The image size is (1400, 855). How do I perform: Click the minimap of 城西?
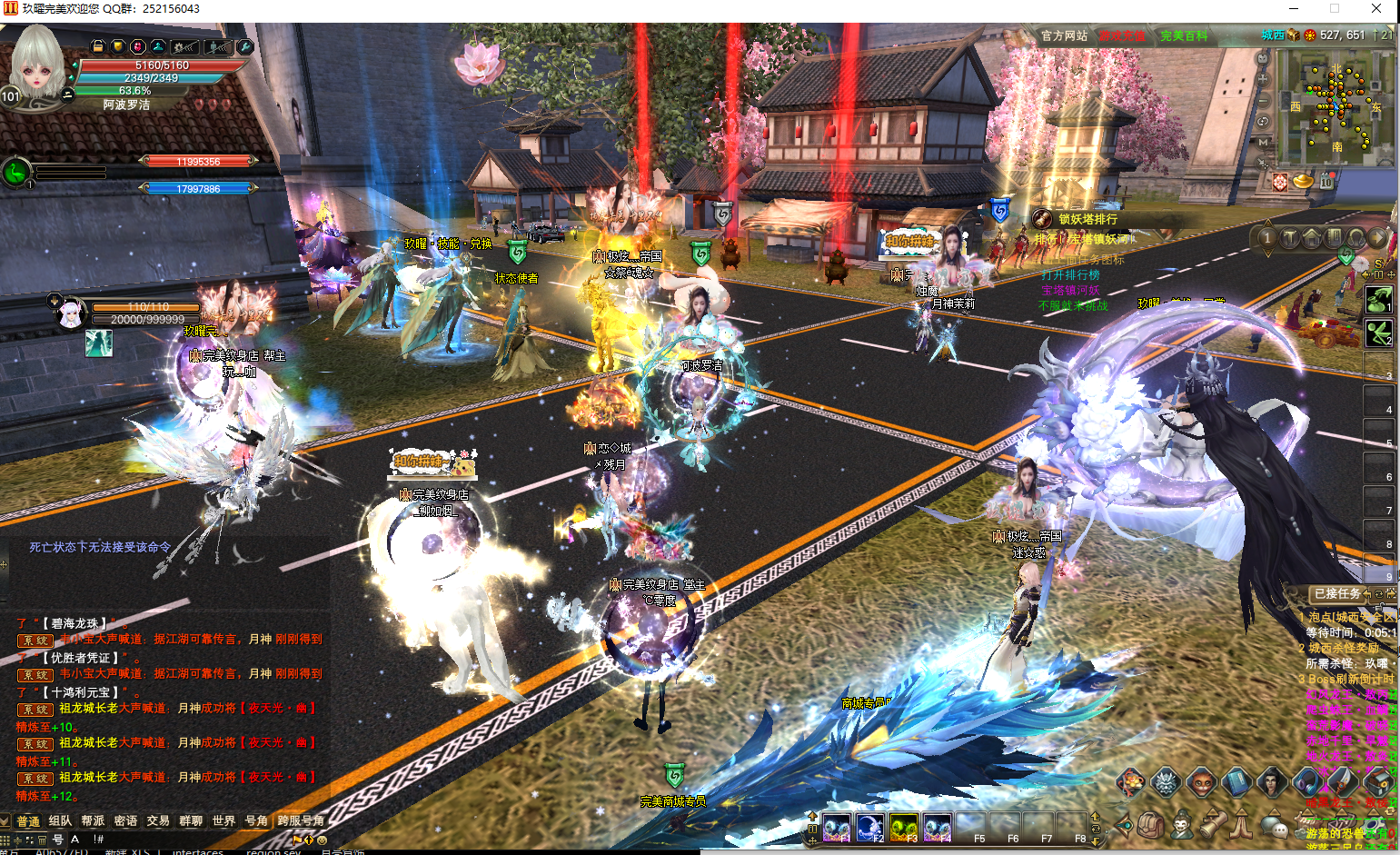click(1336, 107)
